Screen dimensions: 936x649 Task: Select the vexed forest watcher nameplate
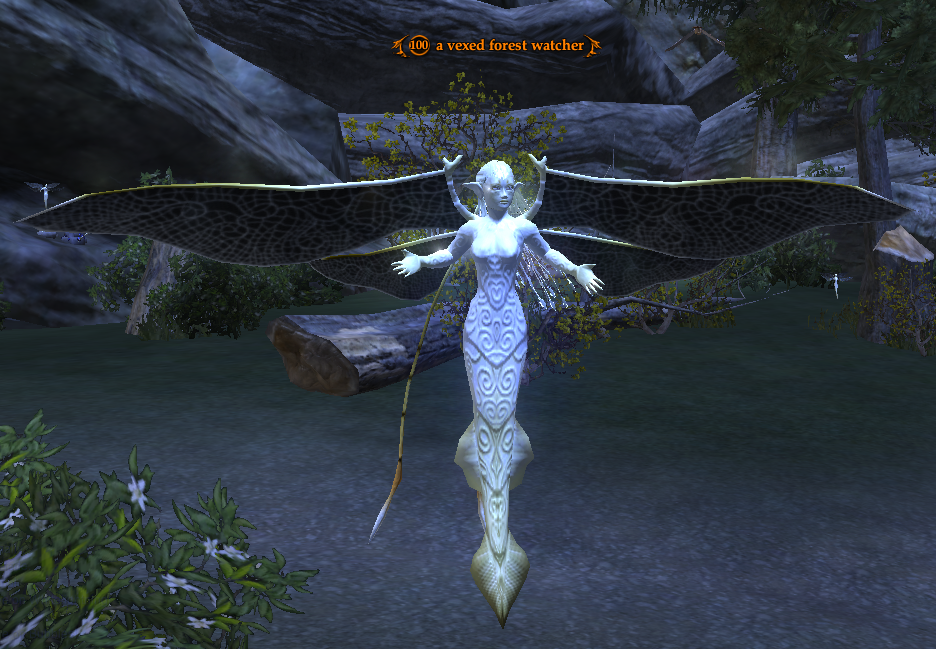click(x=508, y=45)
